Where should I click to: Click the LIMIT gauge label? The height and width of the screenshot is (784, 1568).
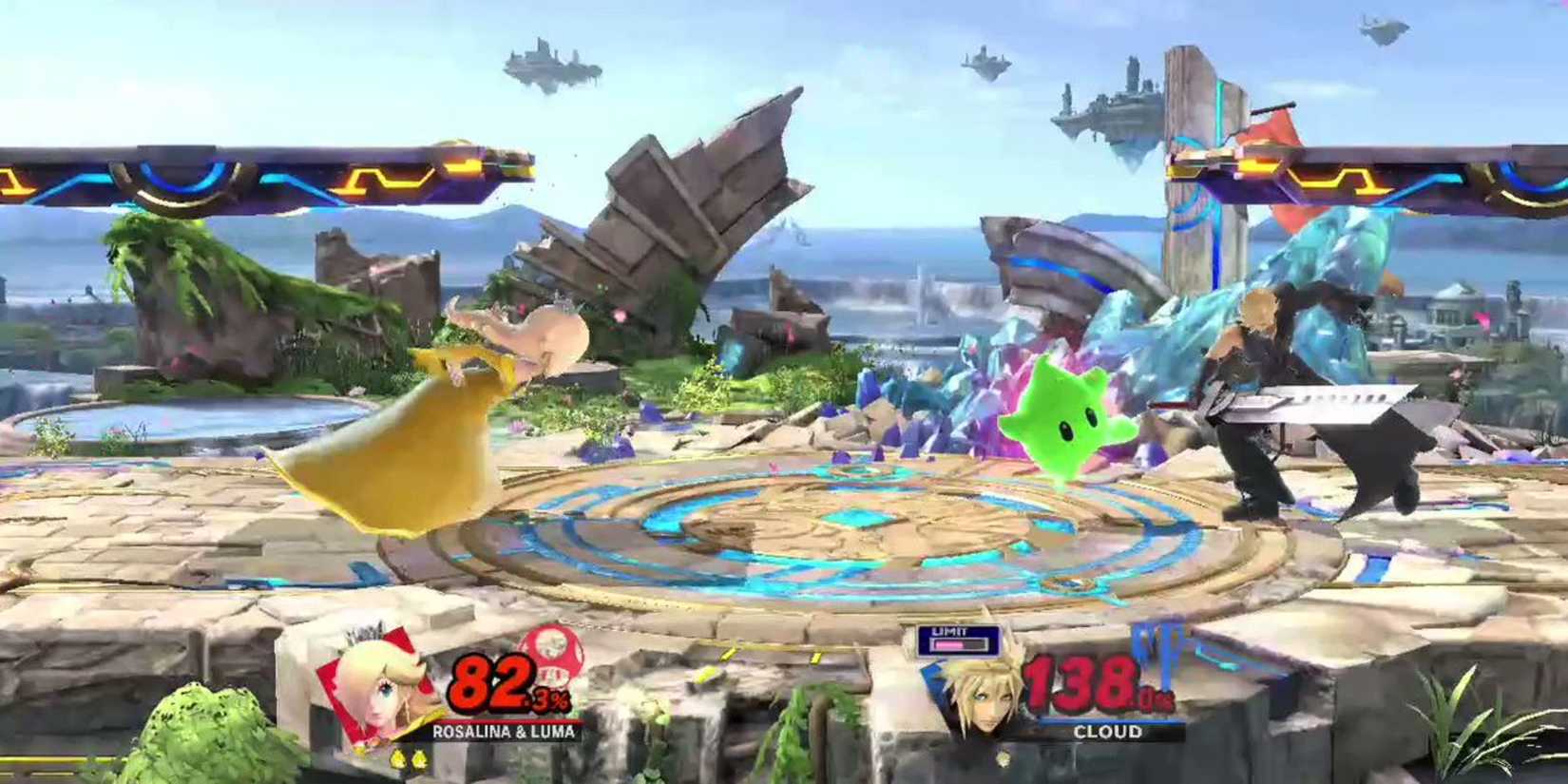coord(947,631)
